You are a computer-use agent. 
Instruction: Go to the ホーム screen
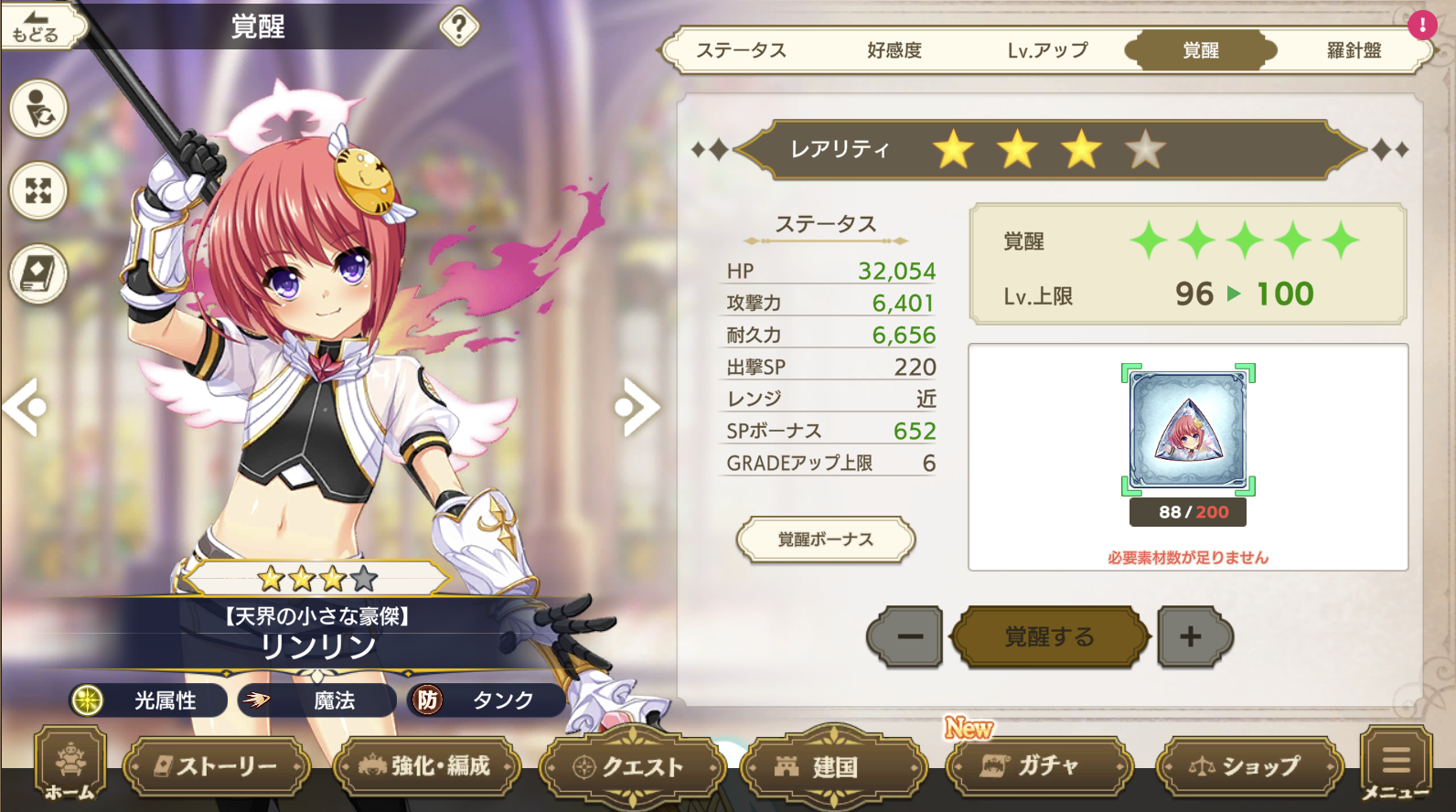pyautogui.click(x=70, y=766)
